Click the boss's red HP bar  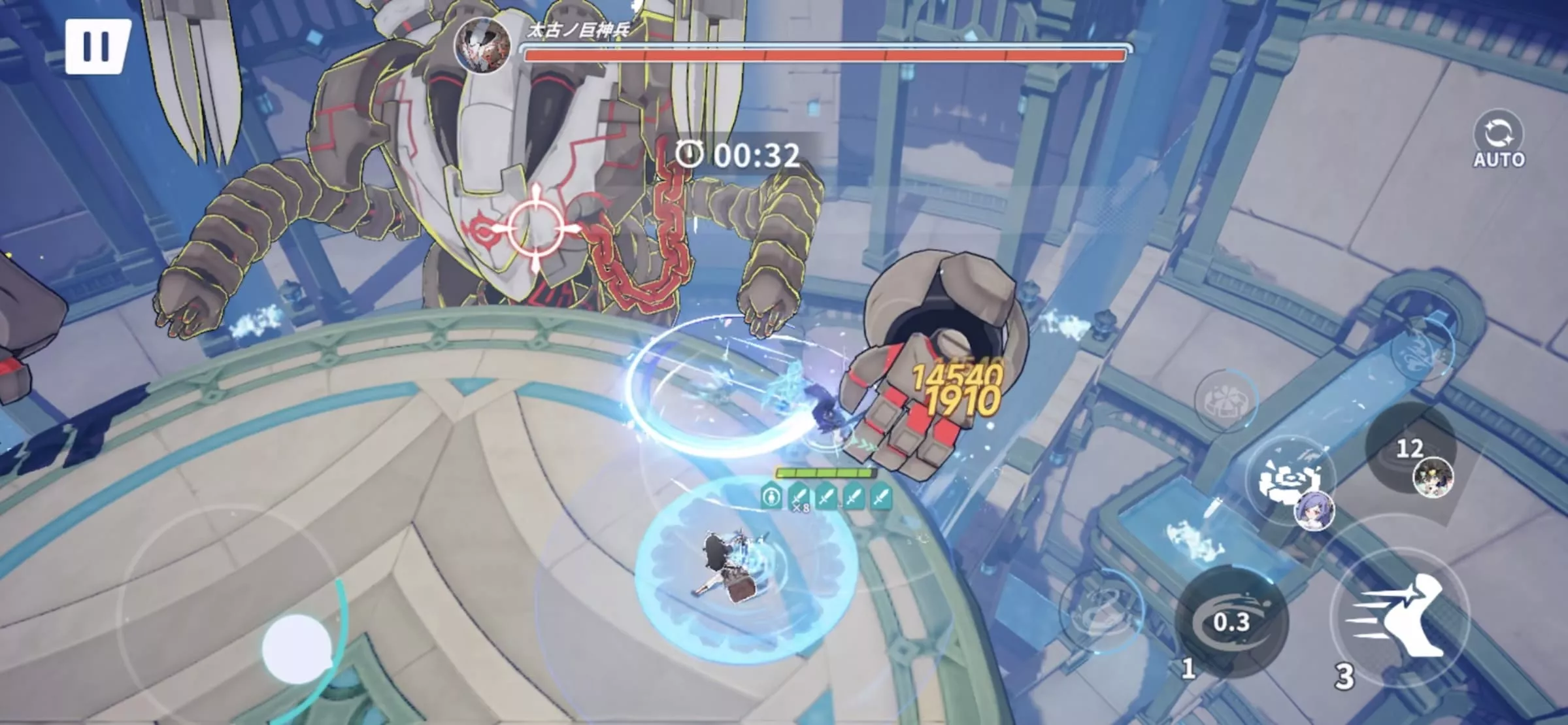[x=824, y=56]
